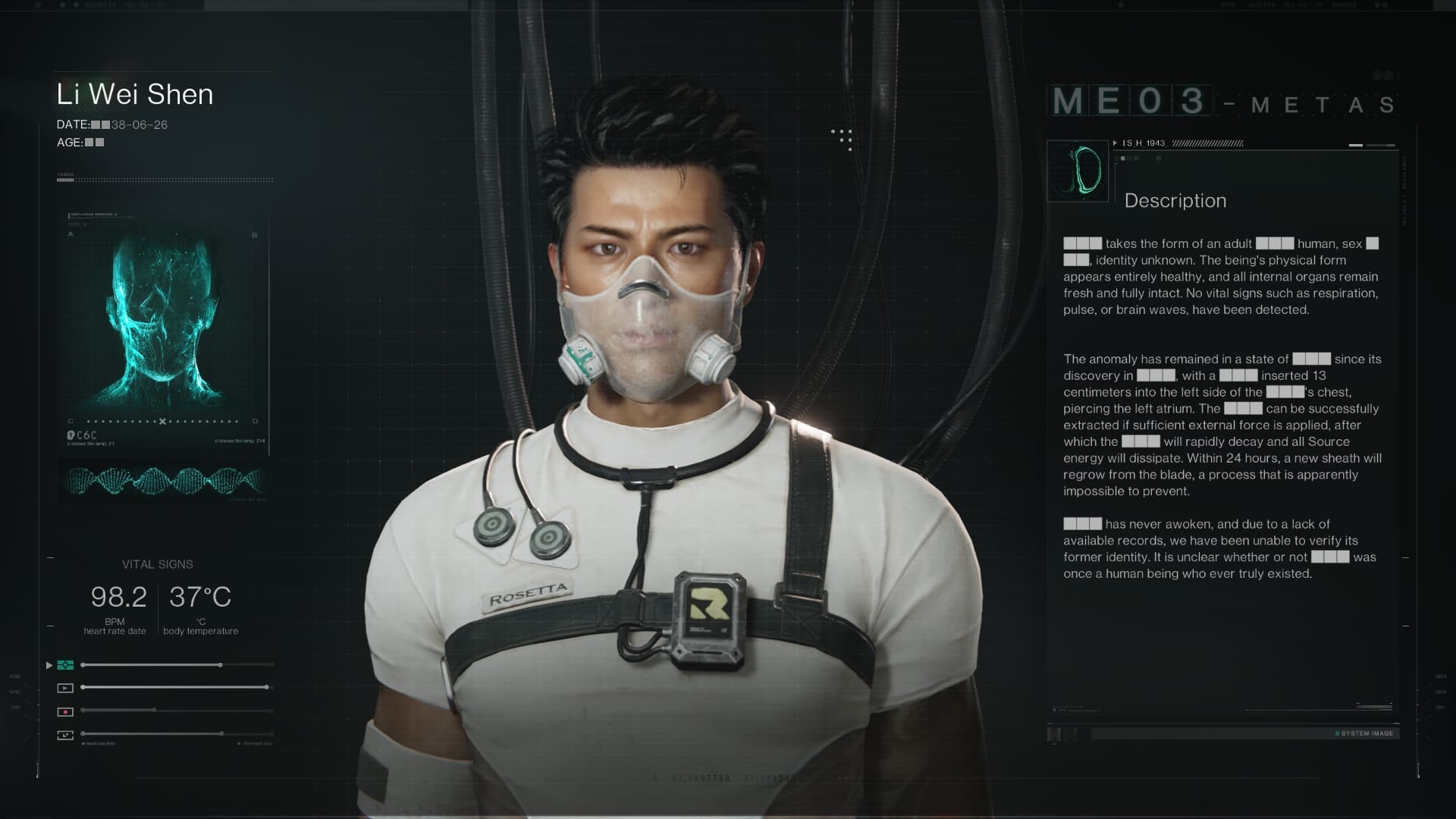Select the red record dot icon
The width and height of the screenshot is (1456, 819).
click(x=65, y=711)
